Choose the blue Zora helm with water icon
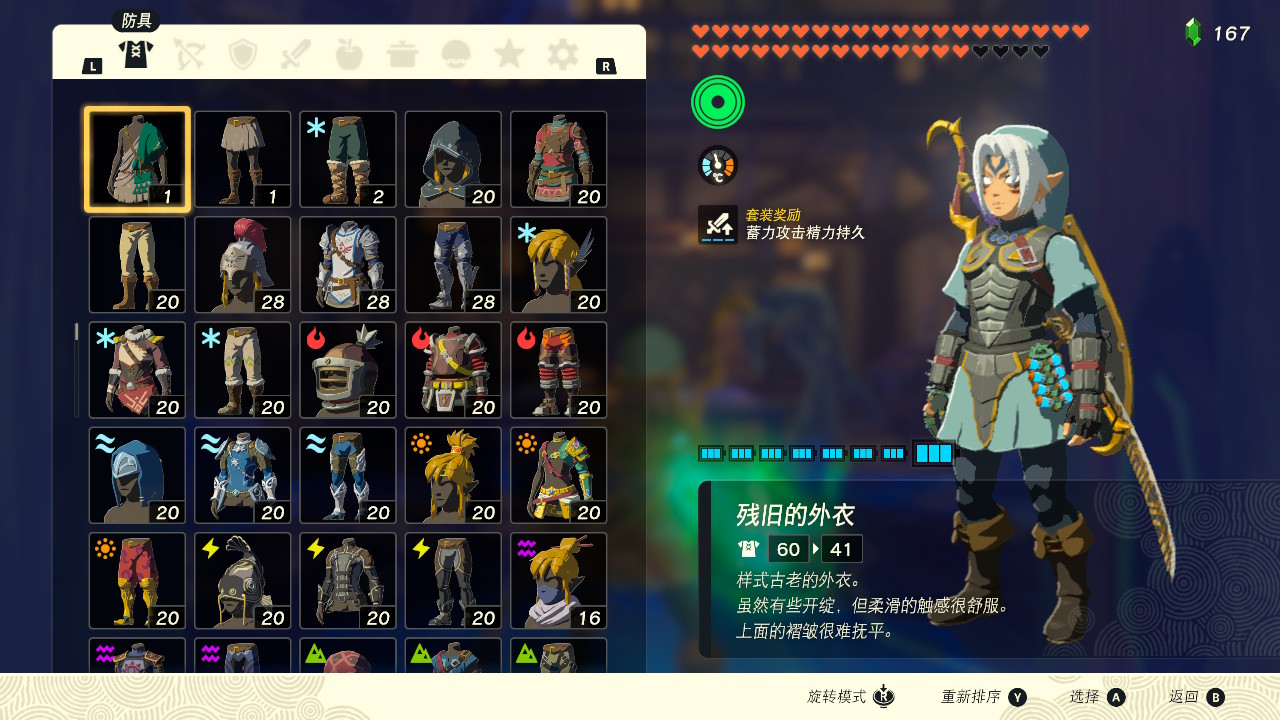 click(138, 475)
